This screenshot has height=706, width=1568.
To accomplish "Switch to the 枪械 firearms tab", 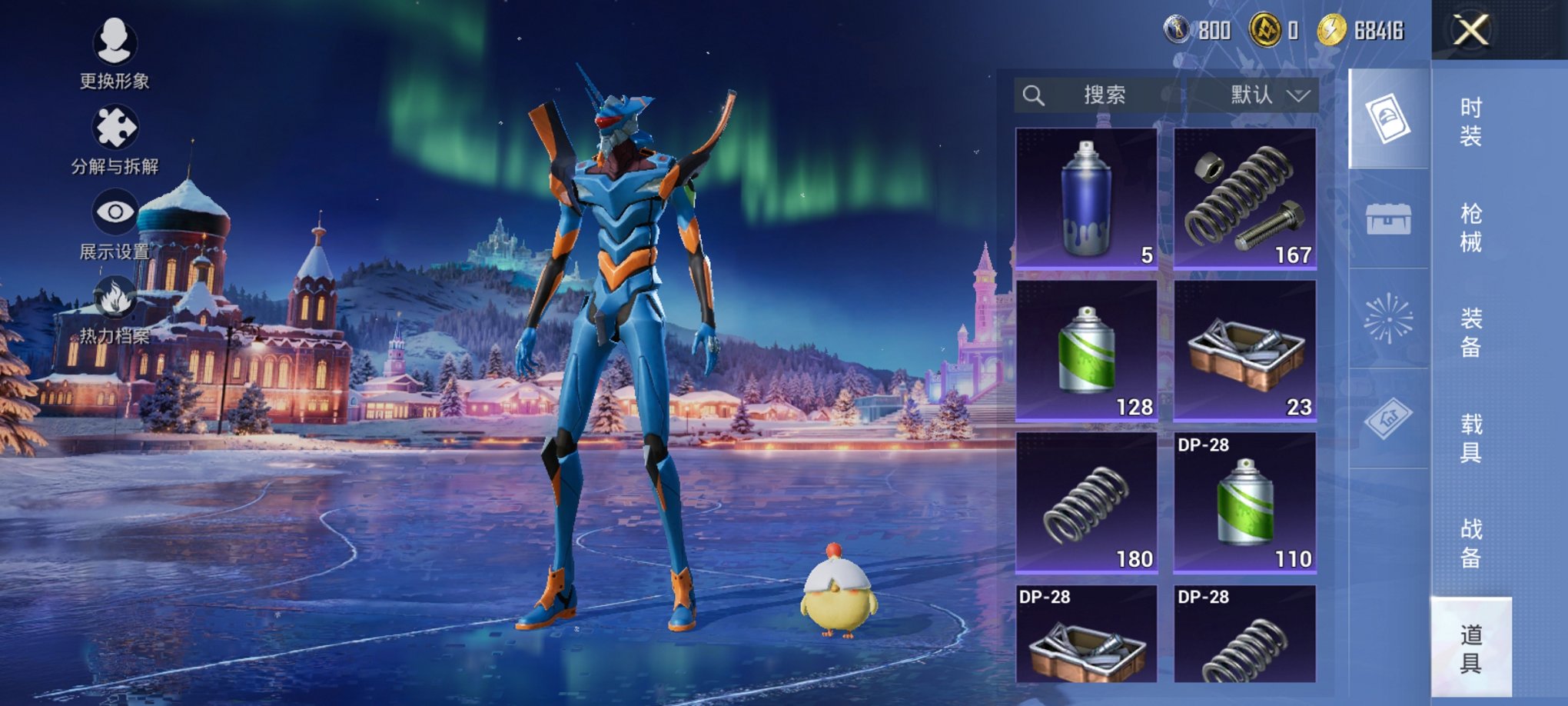I will [1470, 228].
